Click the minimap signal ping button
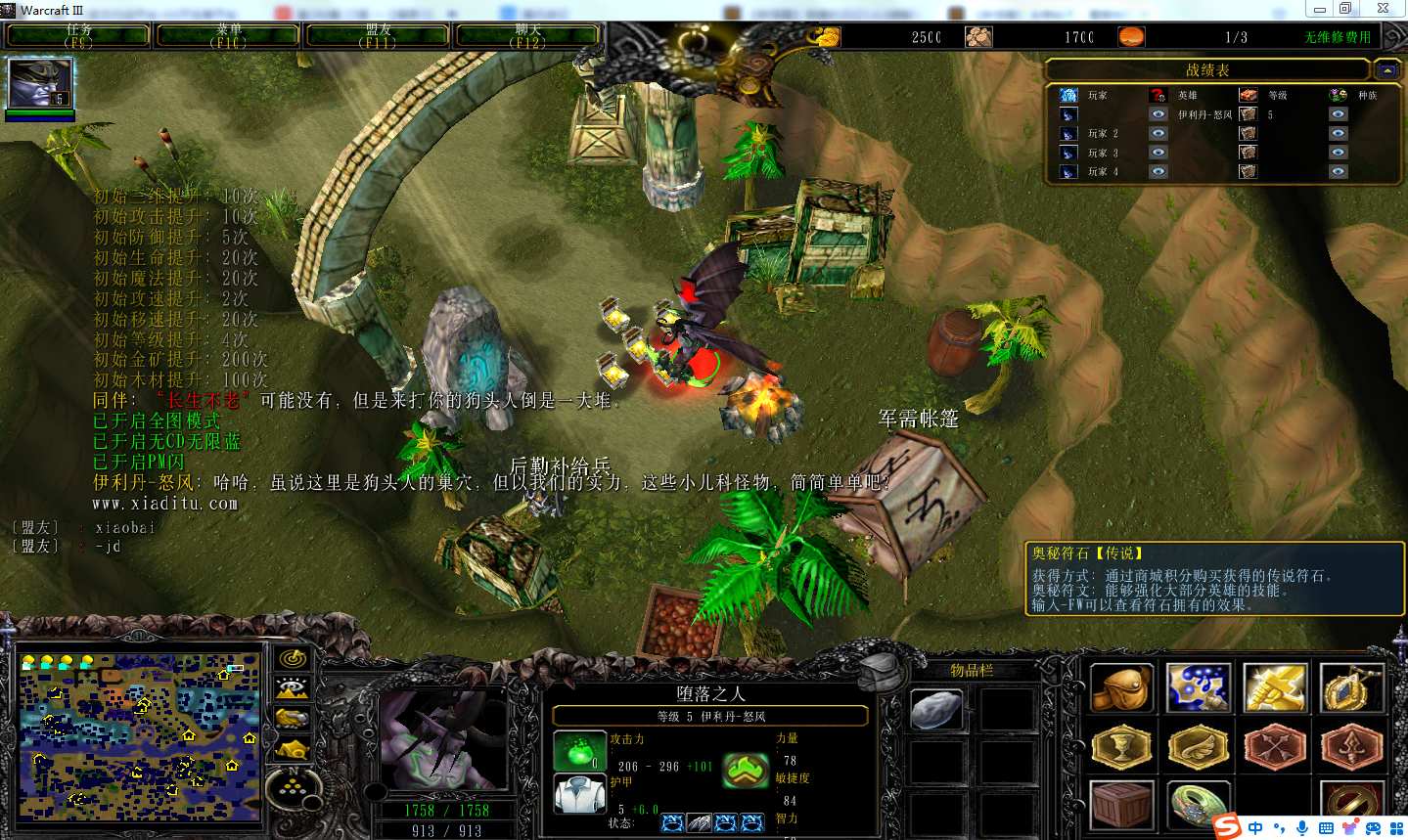 pyautogui.click(x=293, y=659)
